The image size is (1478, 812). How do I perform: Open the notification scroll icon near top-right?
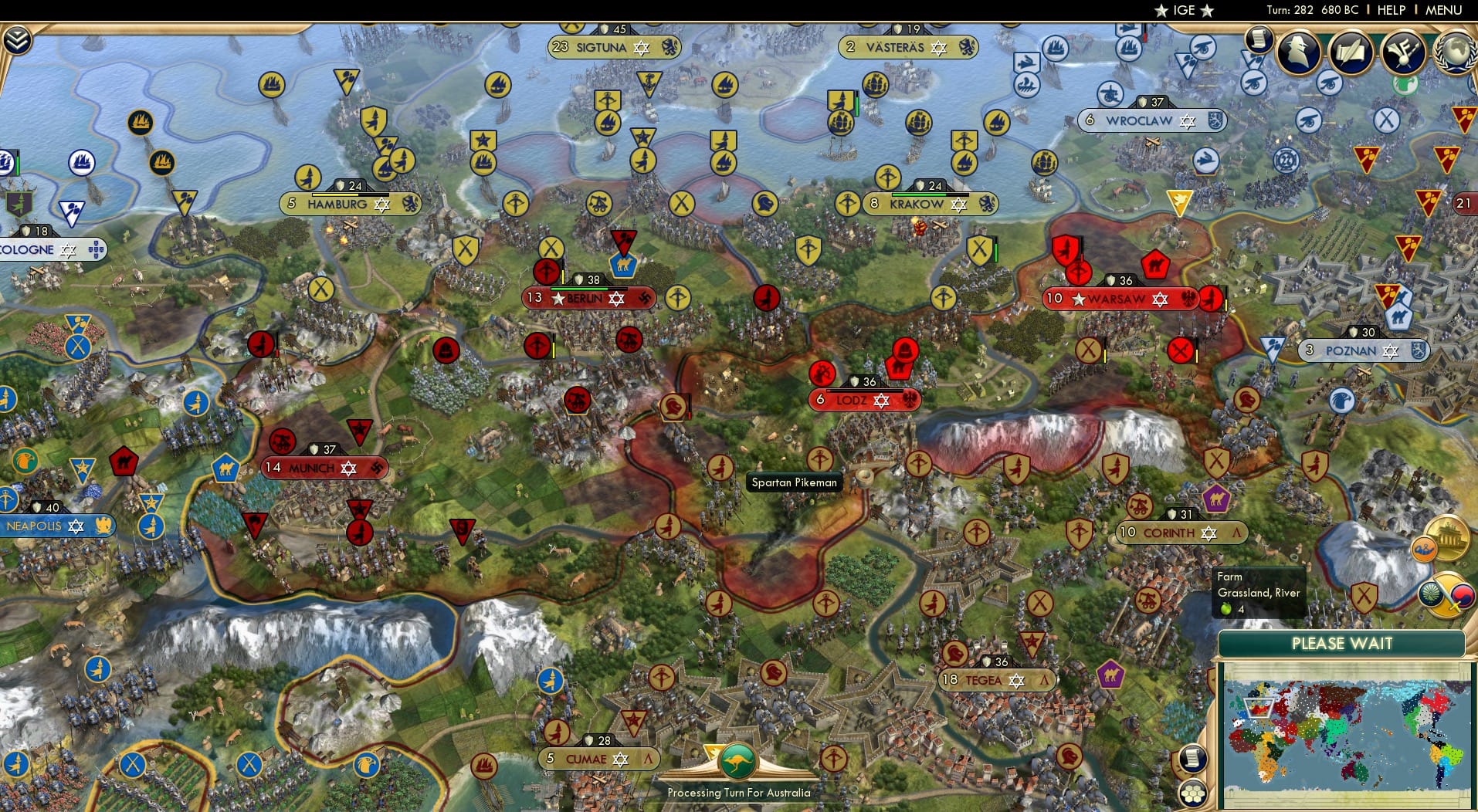point(1259,39)
